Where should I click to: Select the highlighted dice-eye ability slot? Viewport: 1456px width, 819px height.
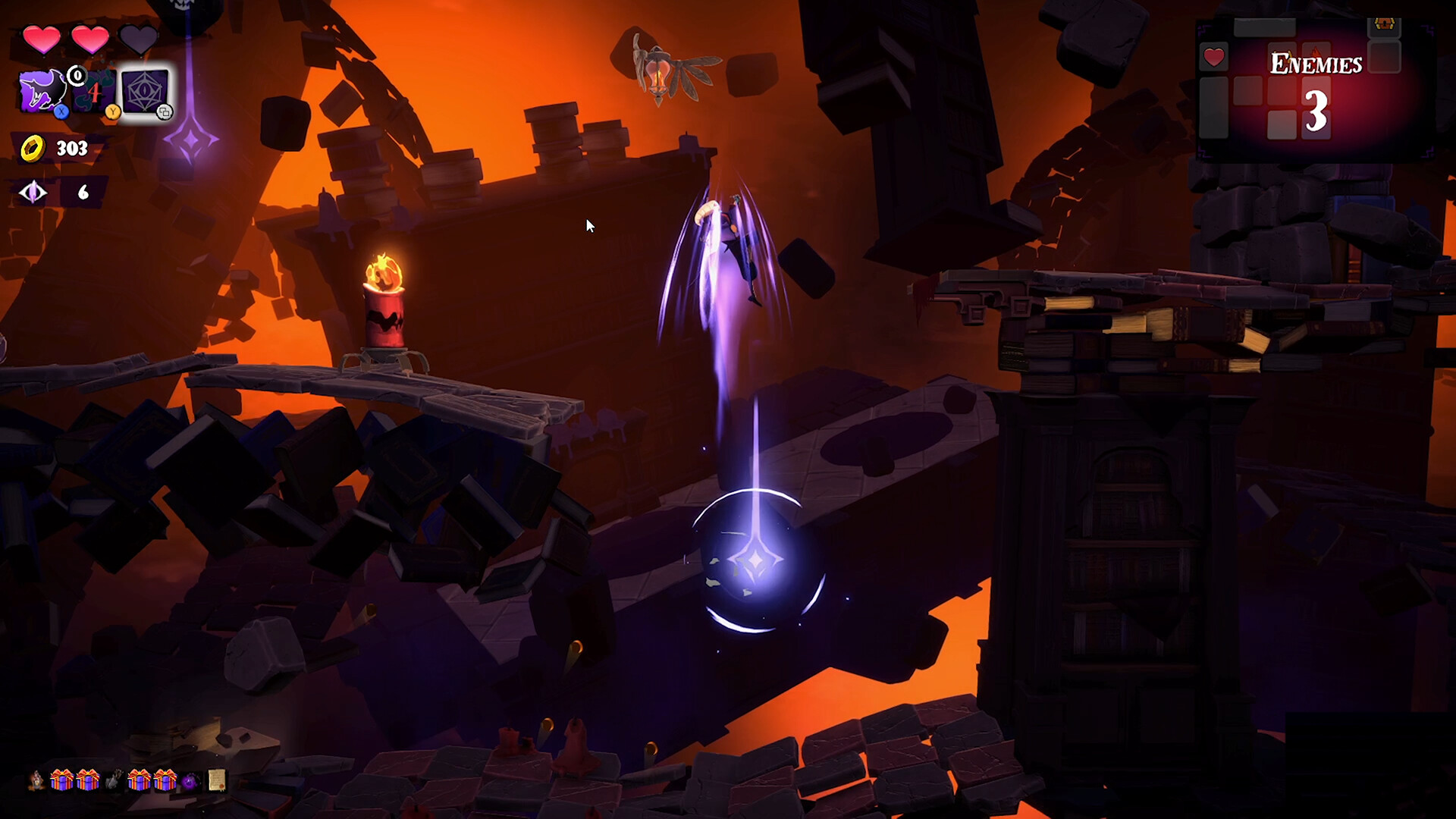146,91
